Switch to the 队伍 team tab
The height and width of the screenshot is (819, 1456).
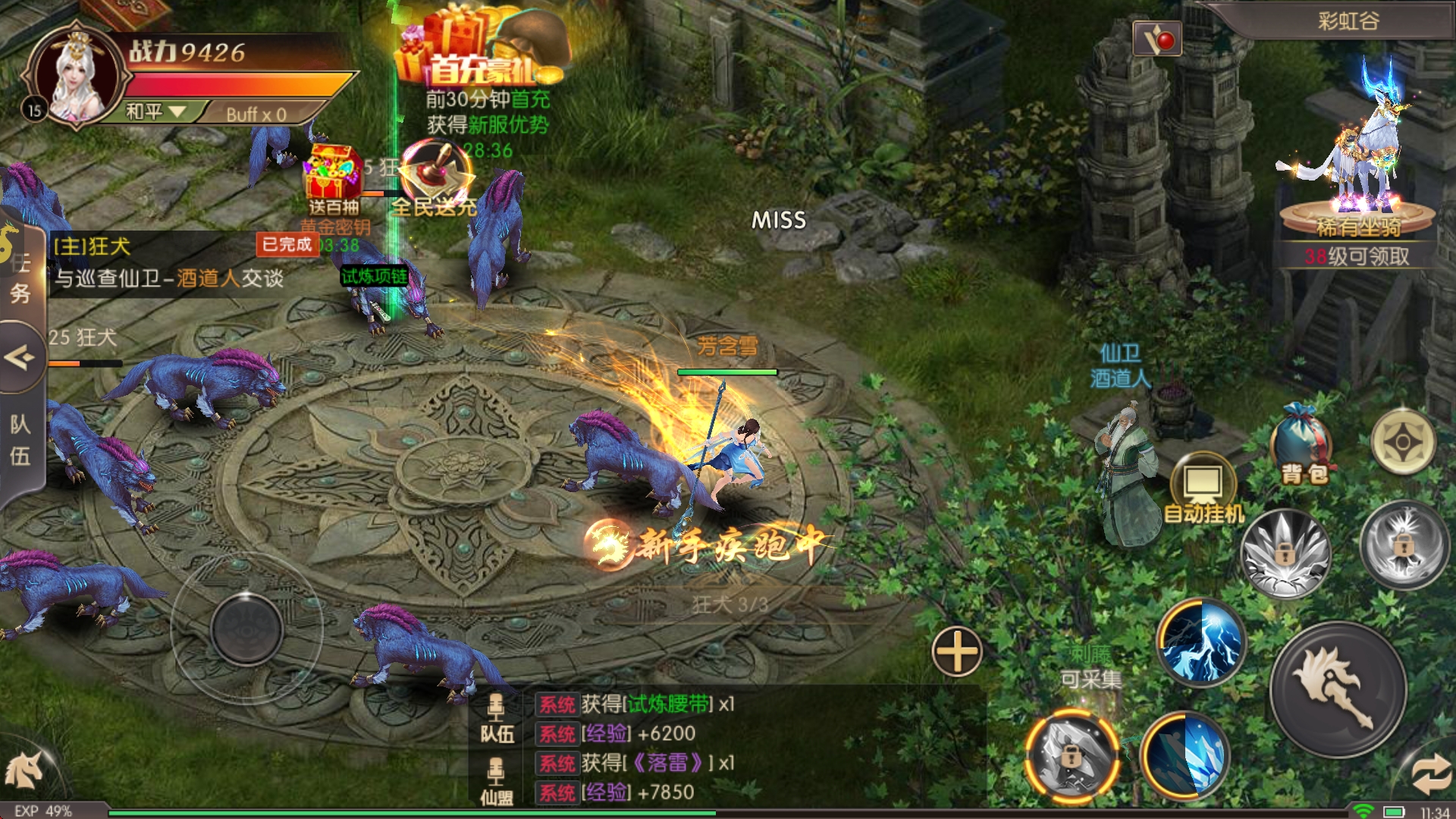20,440
